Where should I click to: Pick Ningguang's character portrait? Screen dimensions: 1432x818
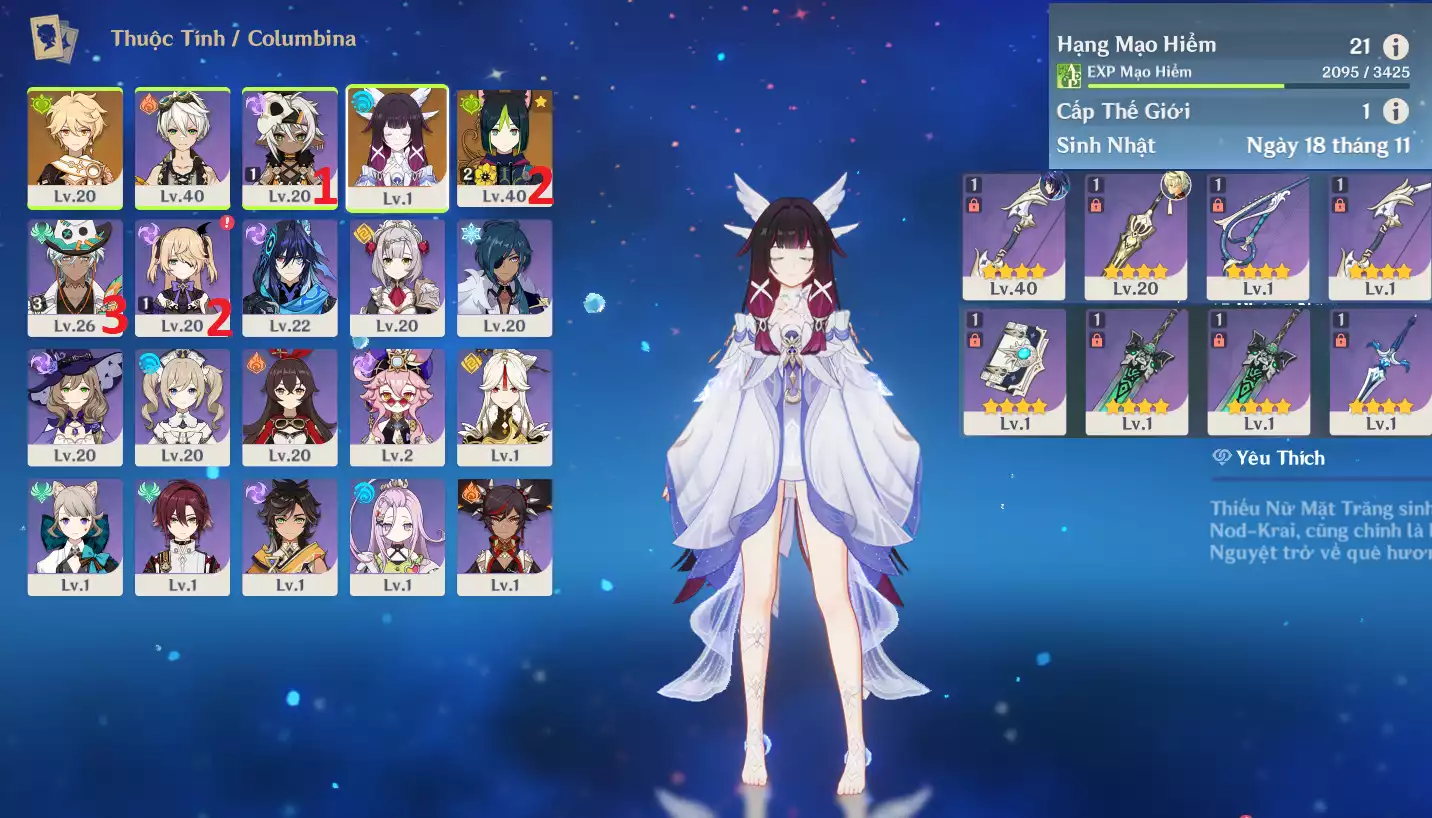pyautogui.click(x=504, y=407)
